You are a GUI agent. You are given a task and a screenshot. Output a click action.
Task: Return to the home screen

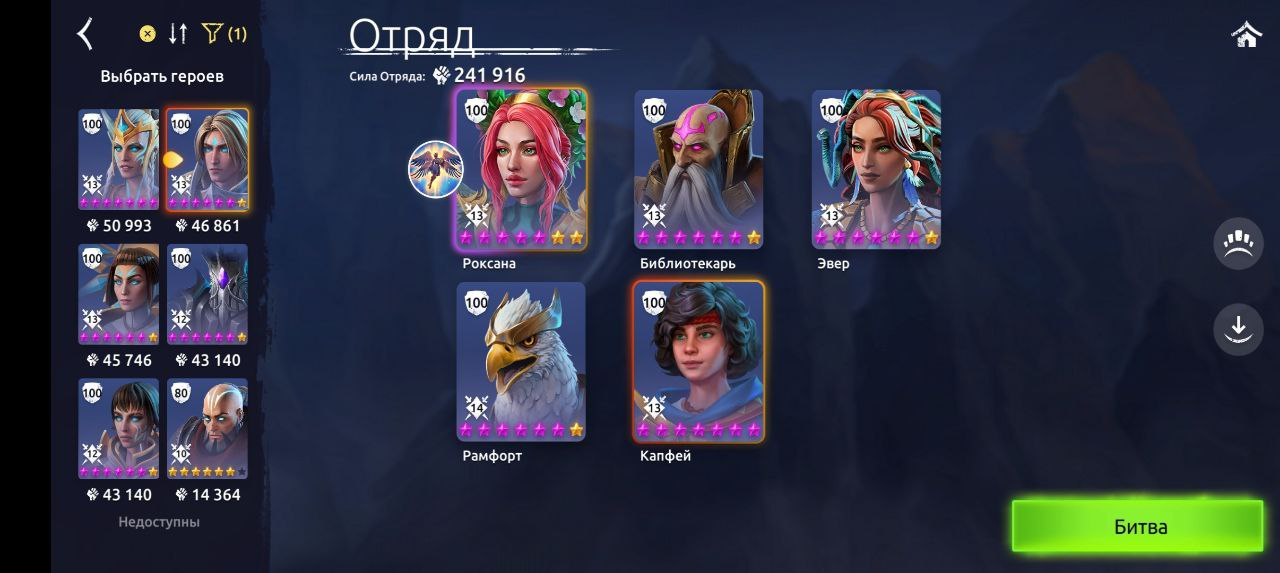point(1246,35)
